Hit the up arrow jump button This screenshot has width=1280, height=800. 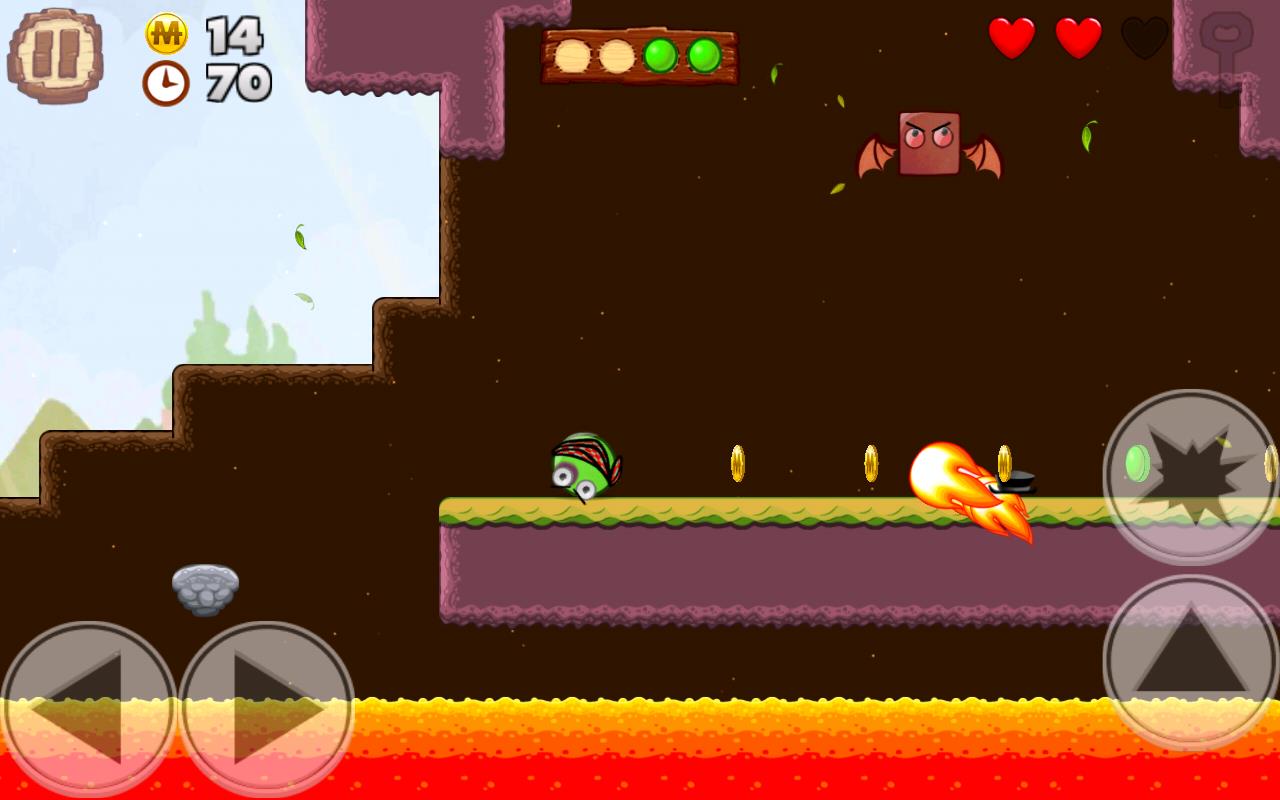coord(1190,661)
